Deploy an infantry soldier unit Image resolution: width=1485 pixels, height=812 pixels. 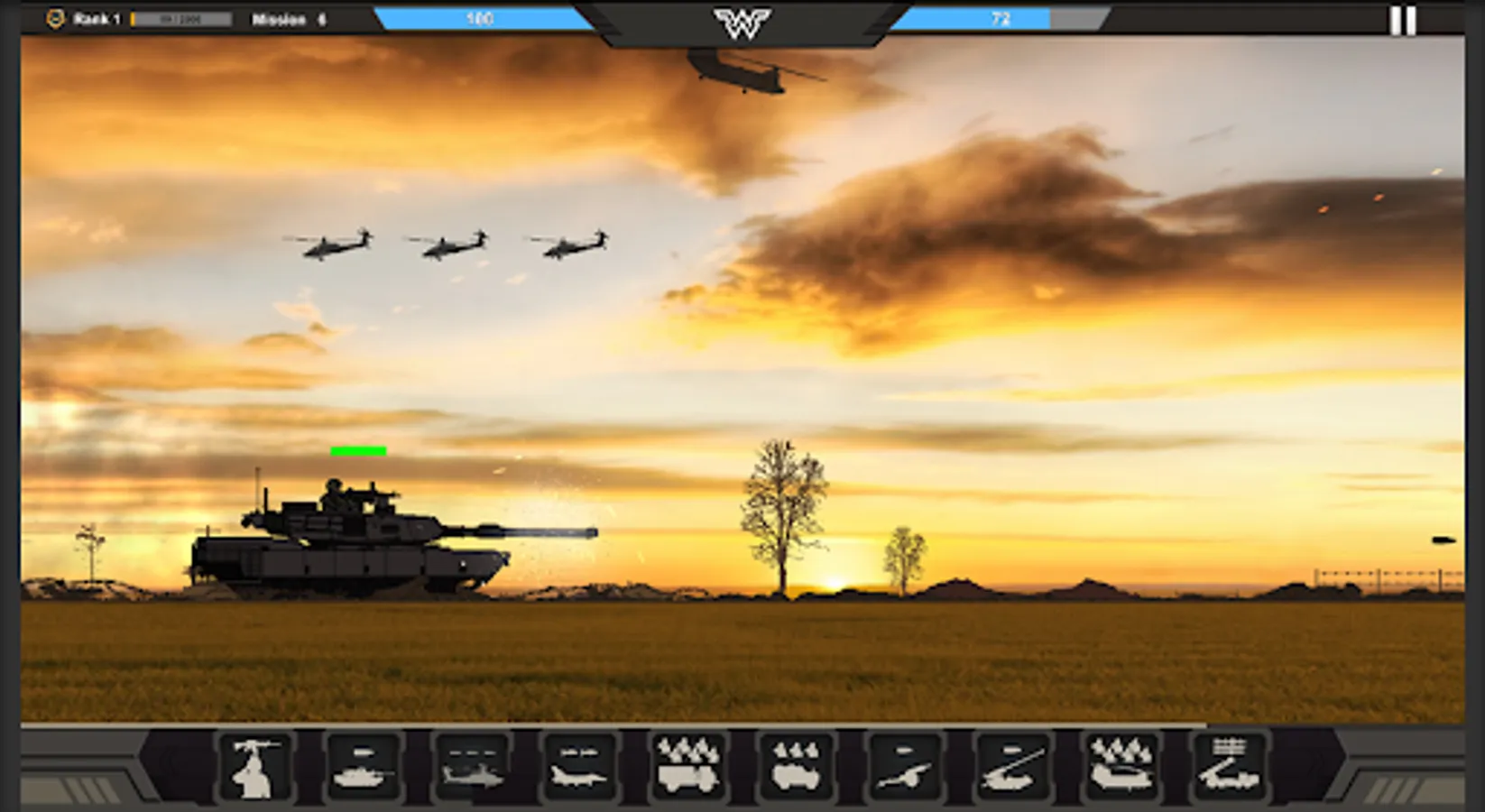pyautogui.click(x=255, y=769)
